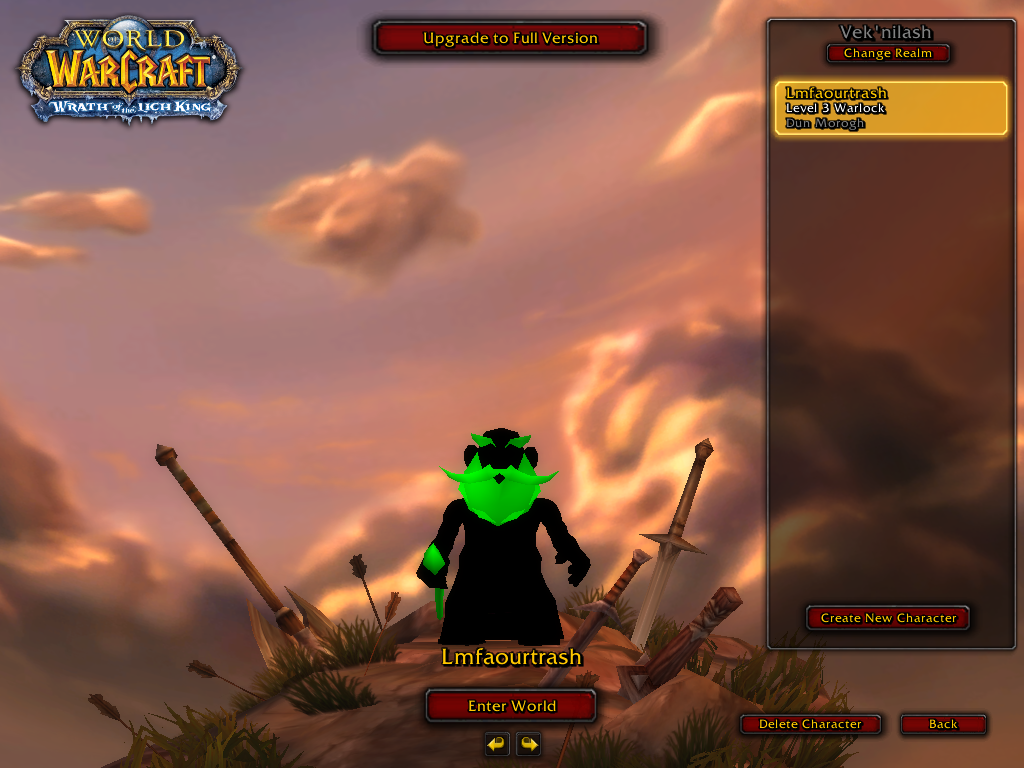Select the Lmfaourtrash Level 3 Warlock entry
This screenshot has height=768, width=1024.
click(x=890, y=108)
